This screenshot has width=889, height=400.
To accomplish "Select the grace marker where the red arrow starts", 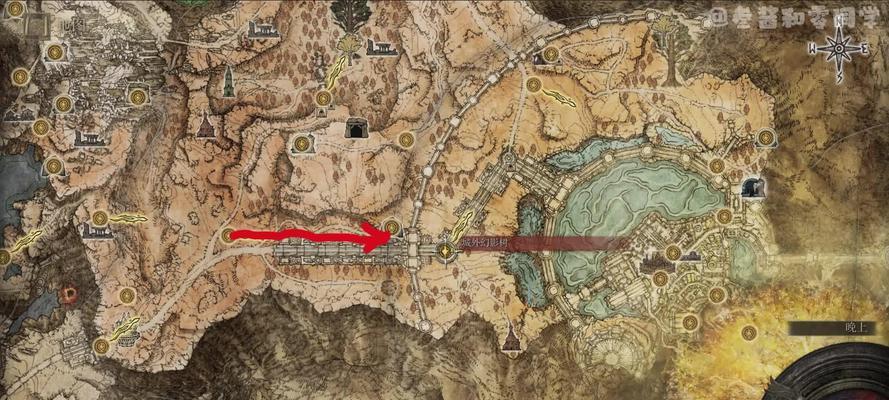I will (x=229, y=236).
